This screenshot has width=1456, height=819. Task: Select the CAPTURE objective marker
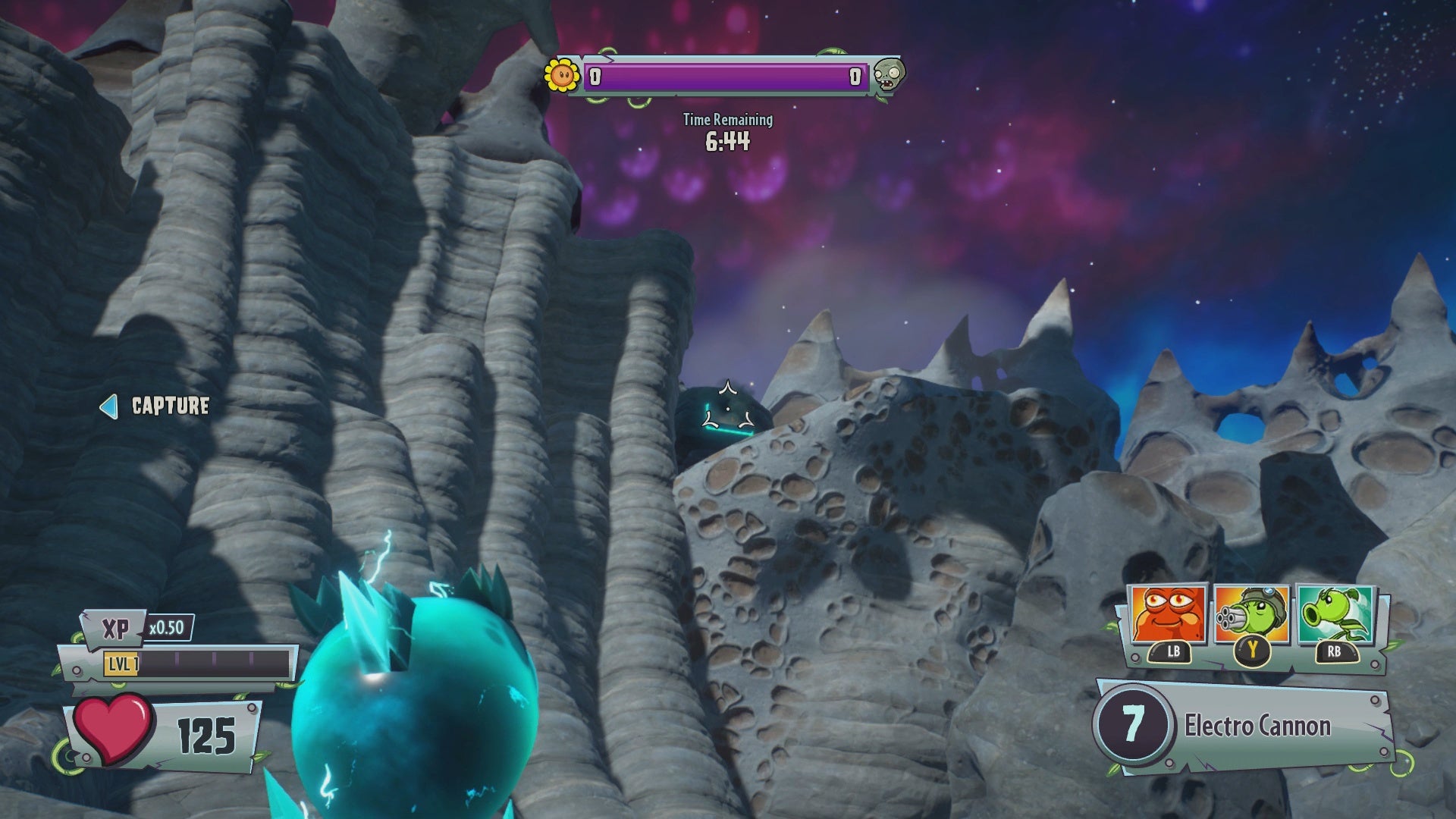pos(155,406)
